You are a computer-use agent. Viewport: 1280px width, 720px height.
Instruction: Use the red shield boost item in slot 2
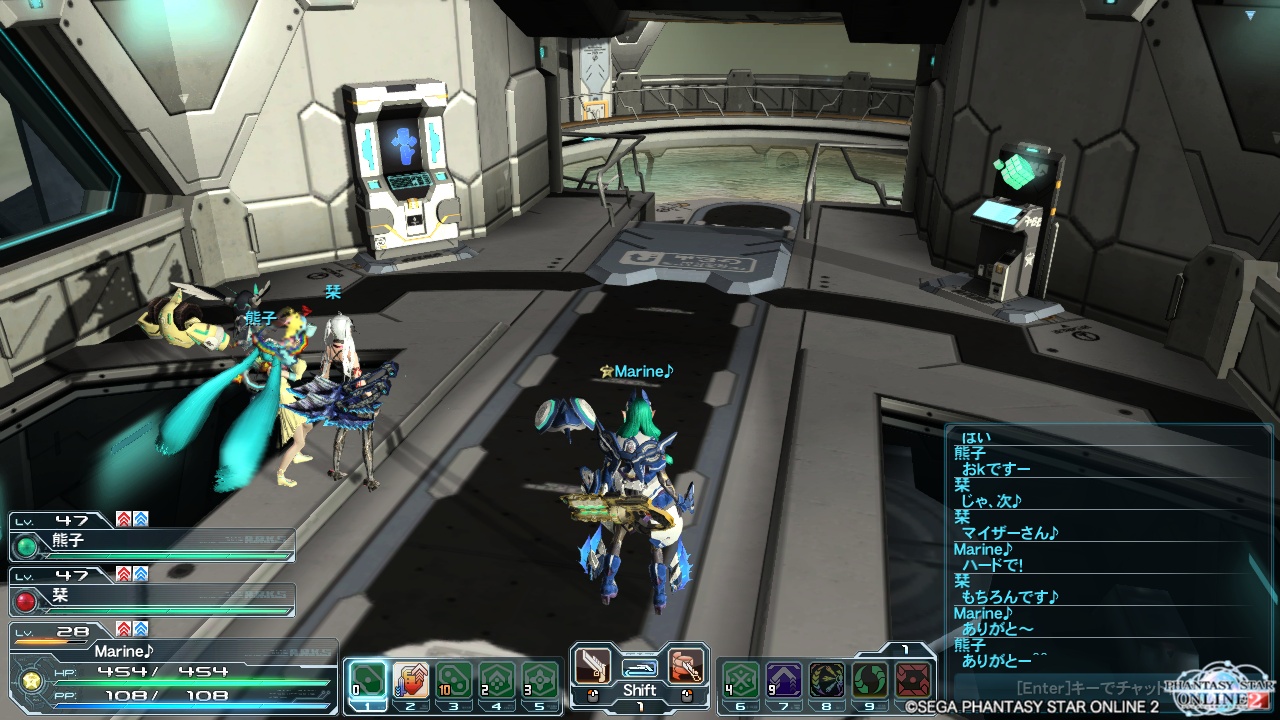(x=411, y=680)
